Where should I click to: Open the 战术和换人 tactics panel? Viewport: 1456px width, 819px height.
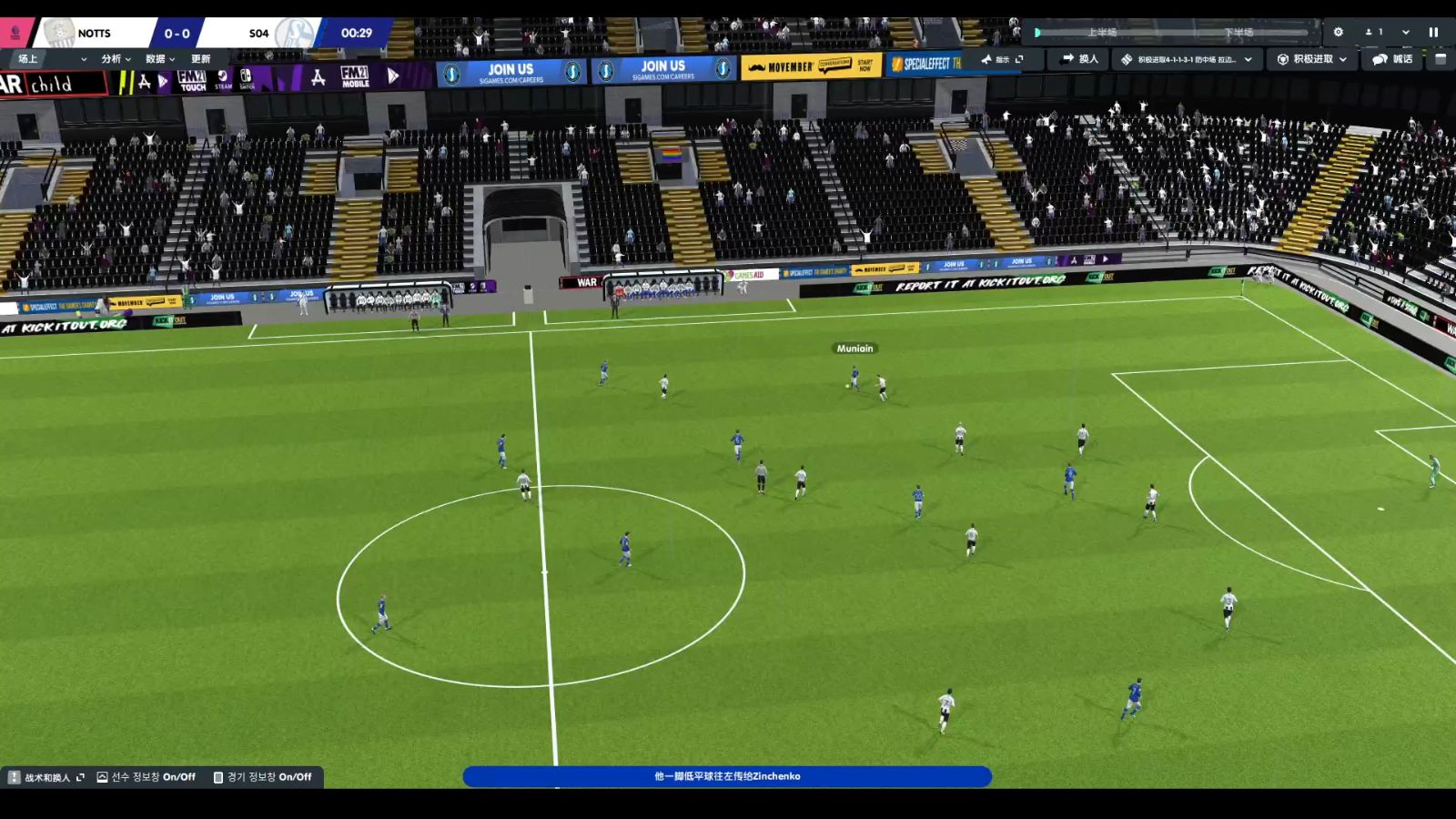46,777
